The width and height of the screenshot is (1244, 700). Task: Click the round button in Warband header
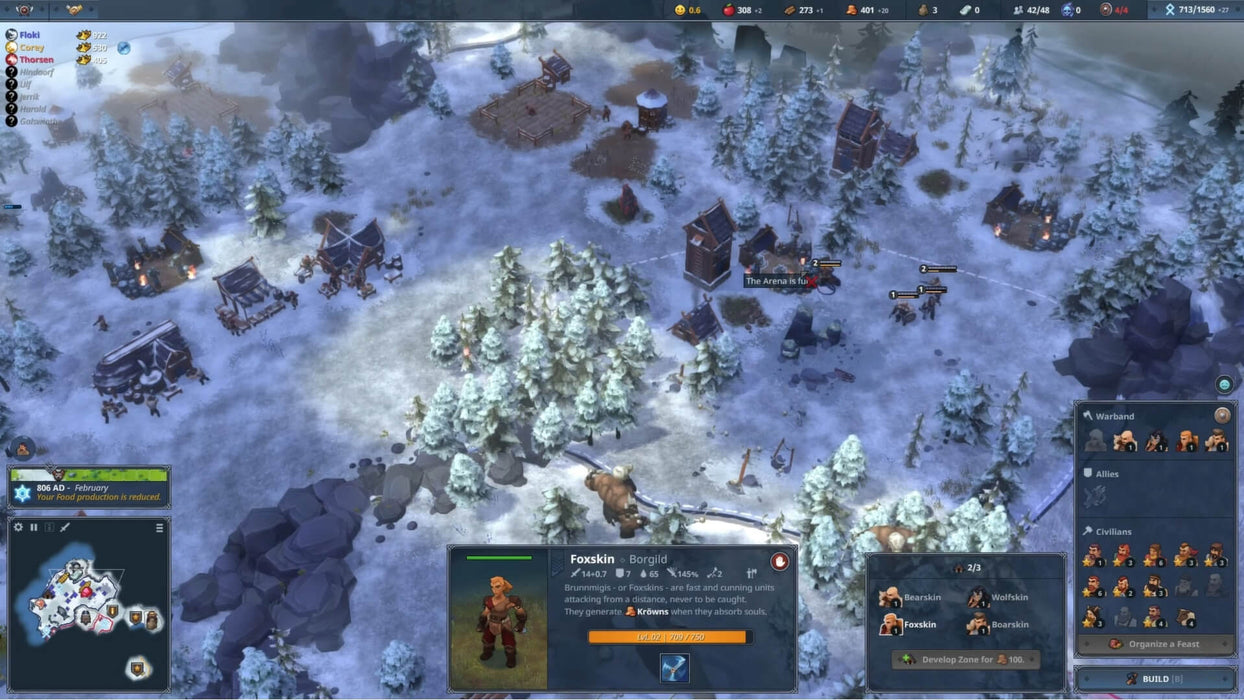click(1222, 415)
